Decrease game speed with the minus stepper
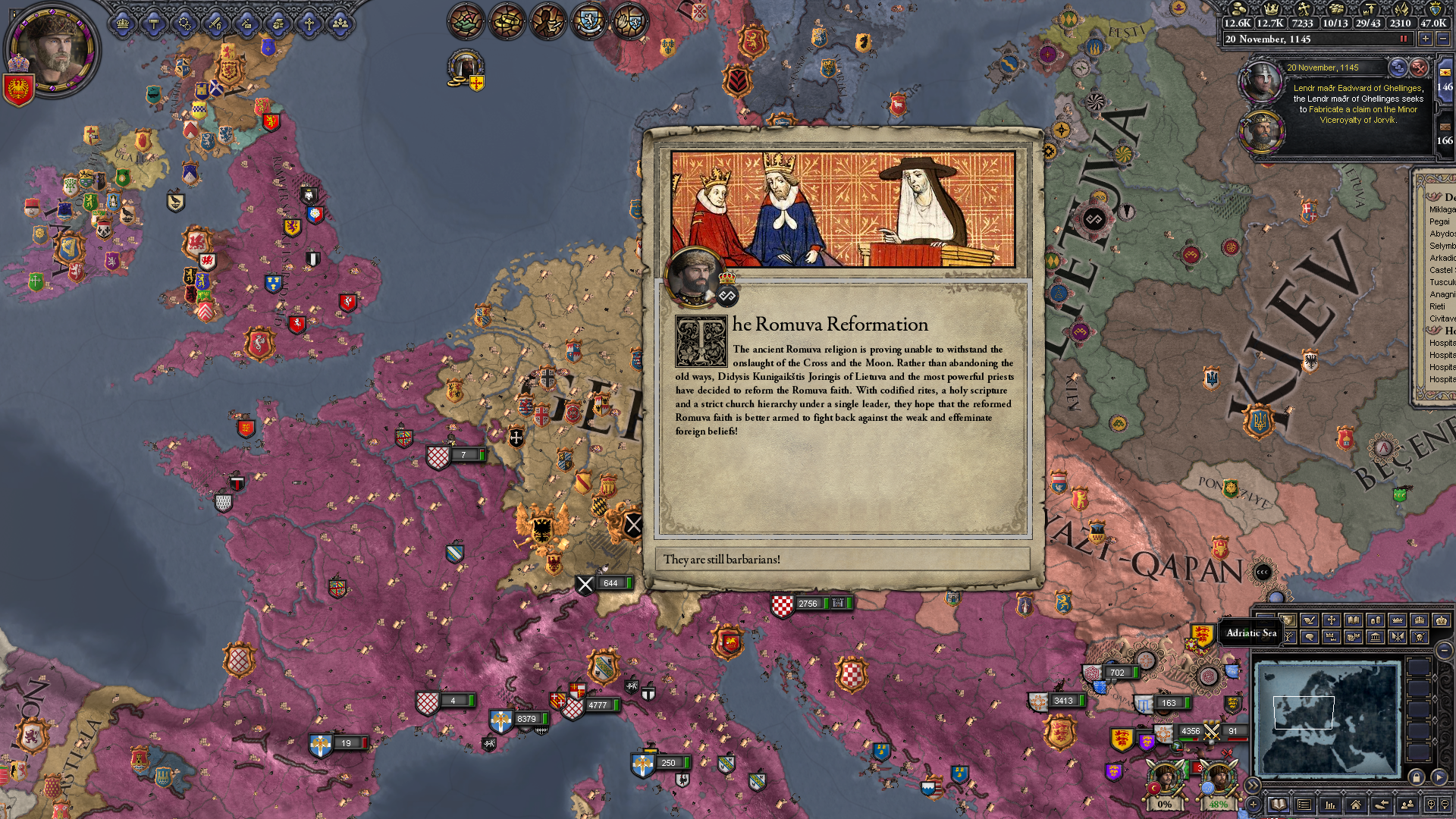Screen dimensions: 1456x819 point(1443,39)
